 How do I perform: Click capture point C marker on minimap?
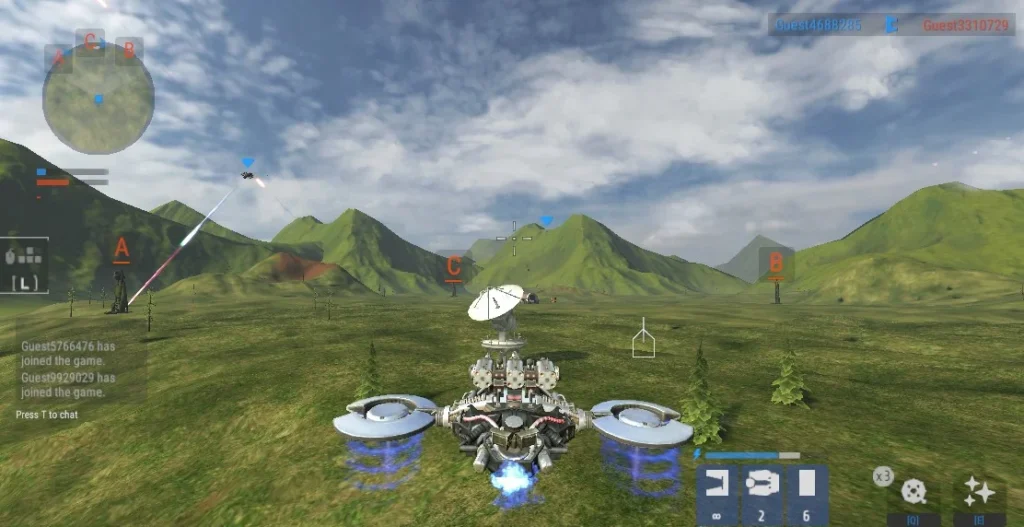click(91, 41)
